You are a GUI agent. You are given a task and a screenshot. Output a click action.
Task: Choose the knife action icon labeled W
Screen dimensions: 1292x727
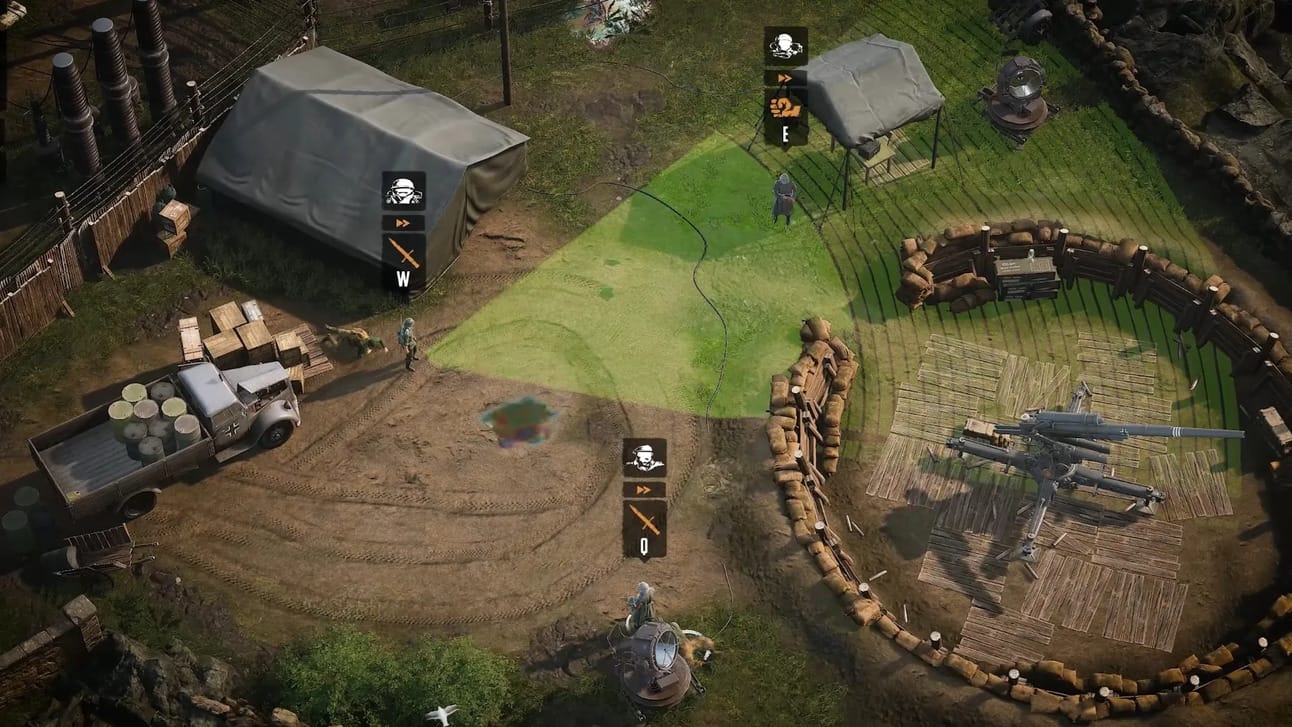[x=403, y=251]
